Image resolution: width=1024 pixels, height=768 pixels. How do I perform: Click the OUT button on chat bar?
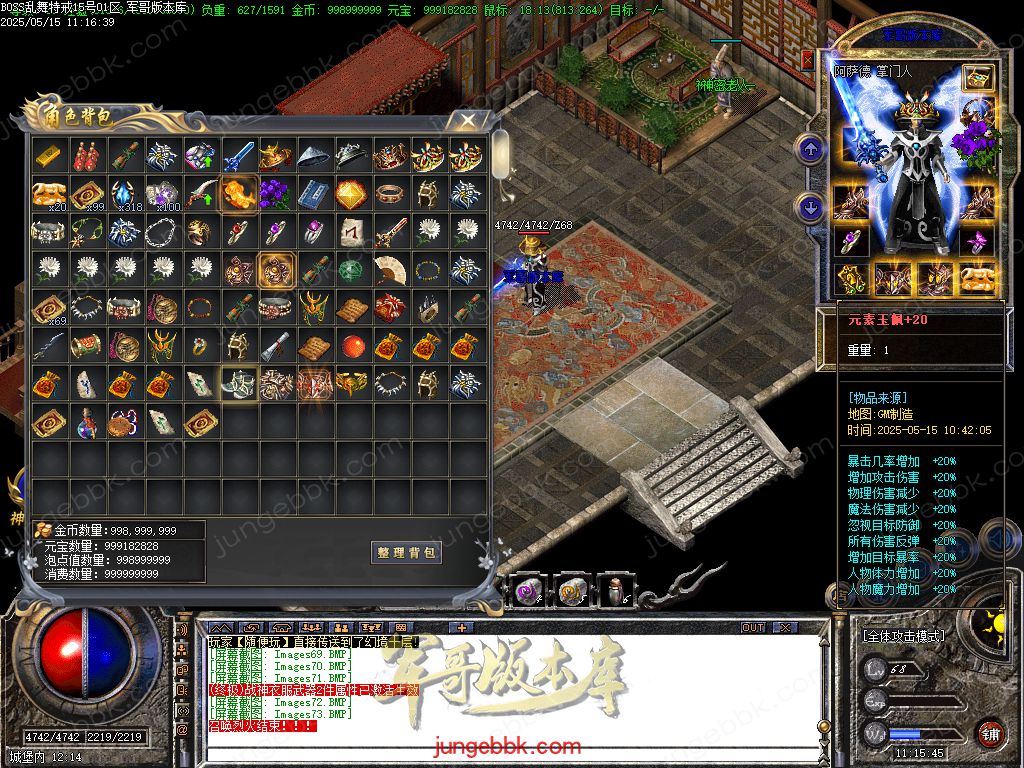753,627
